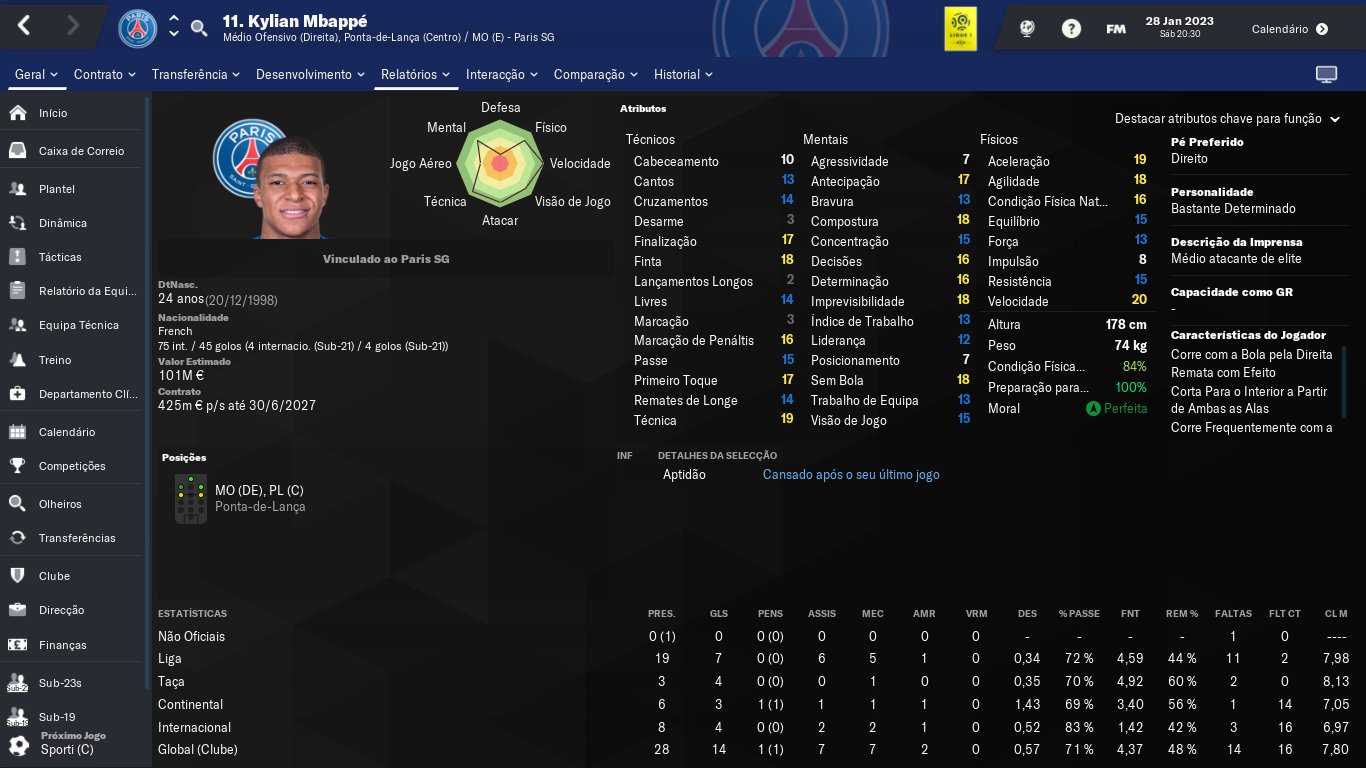Open the Geral tab menu

(36, 75)
